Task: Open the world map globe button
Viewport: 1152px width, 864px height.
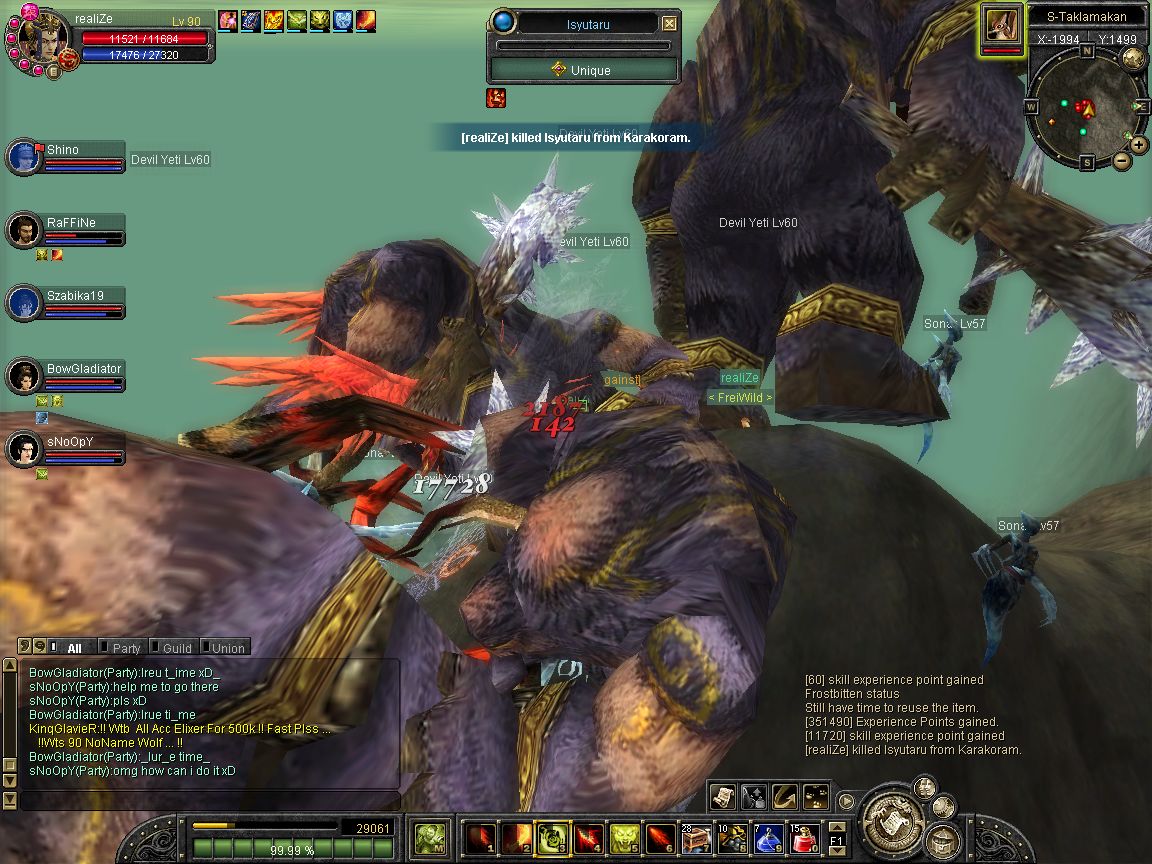Action: coord(1134,59)
